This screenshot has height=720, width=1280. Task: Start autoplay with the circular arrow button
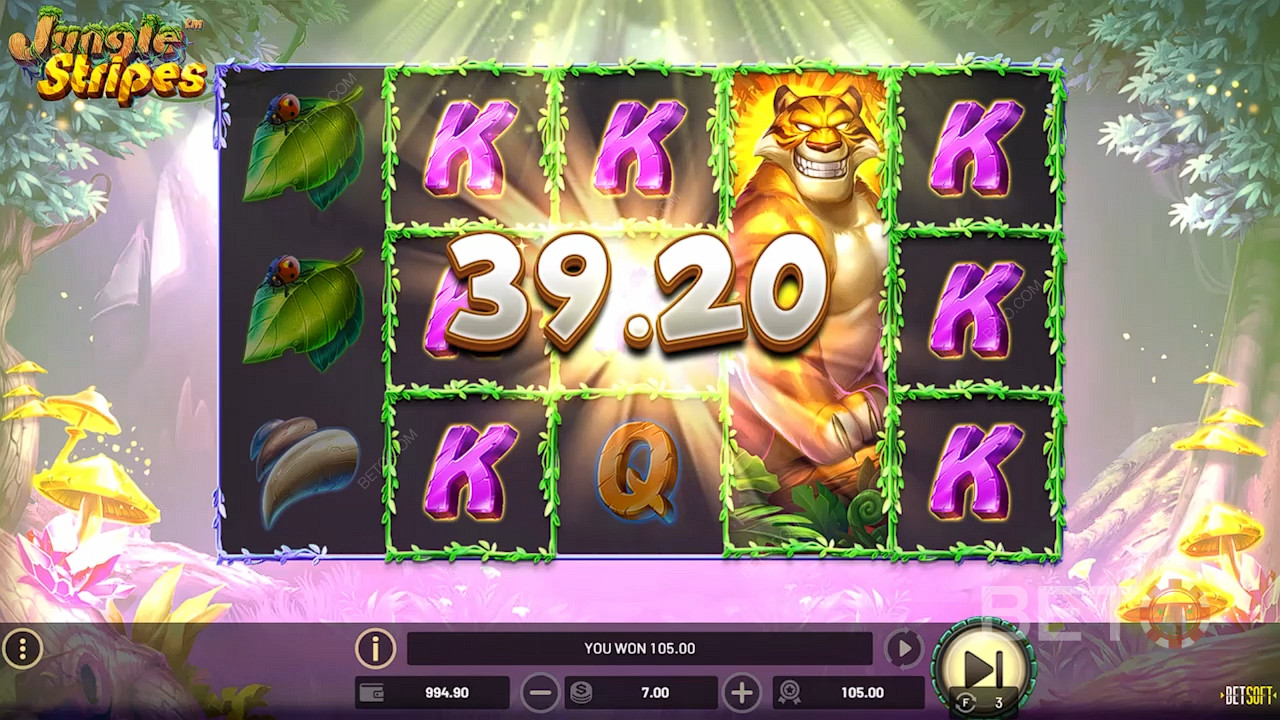[903, 649]
